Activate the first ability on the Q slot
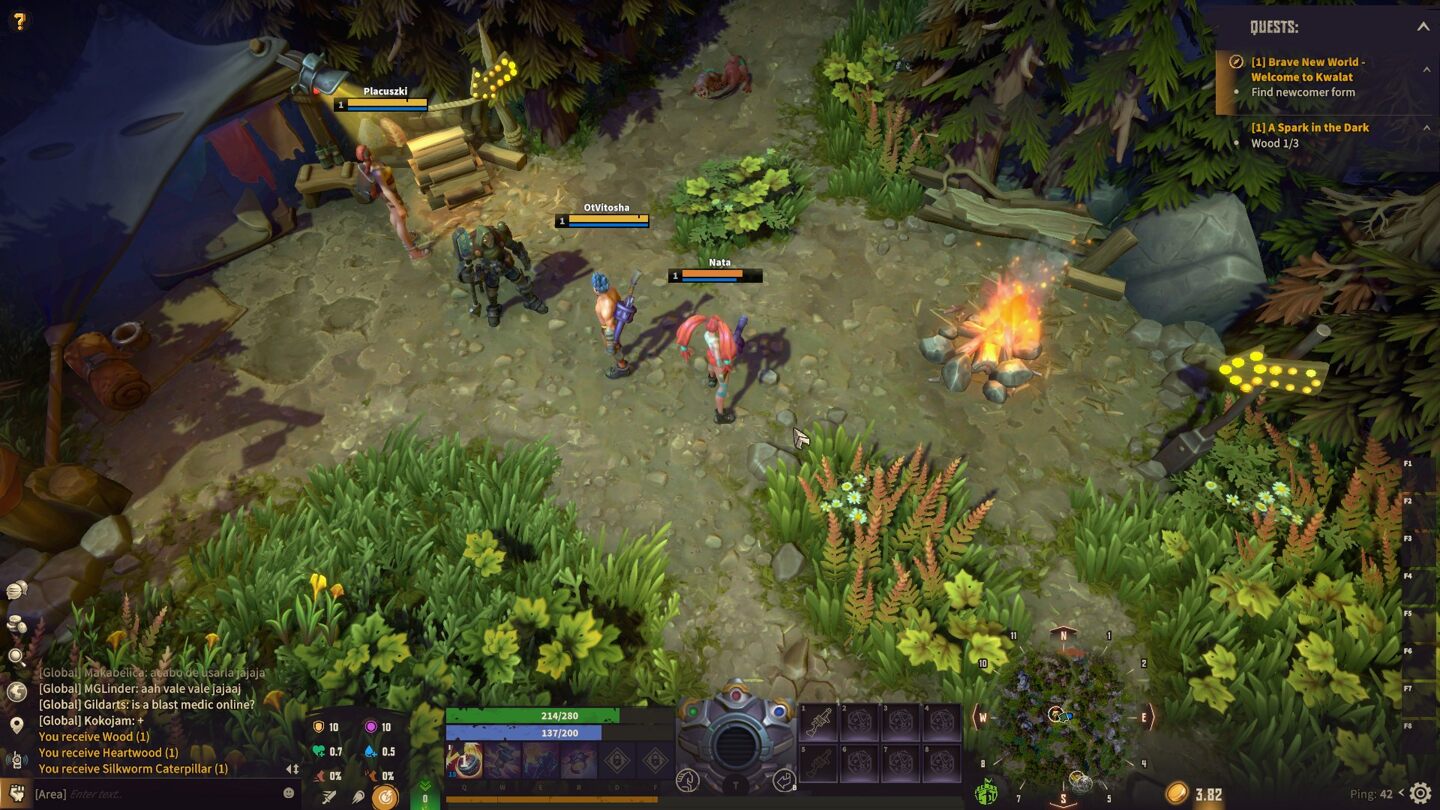 tap(463, 761)
